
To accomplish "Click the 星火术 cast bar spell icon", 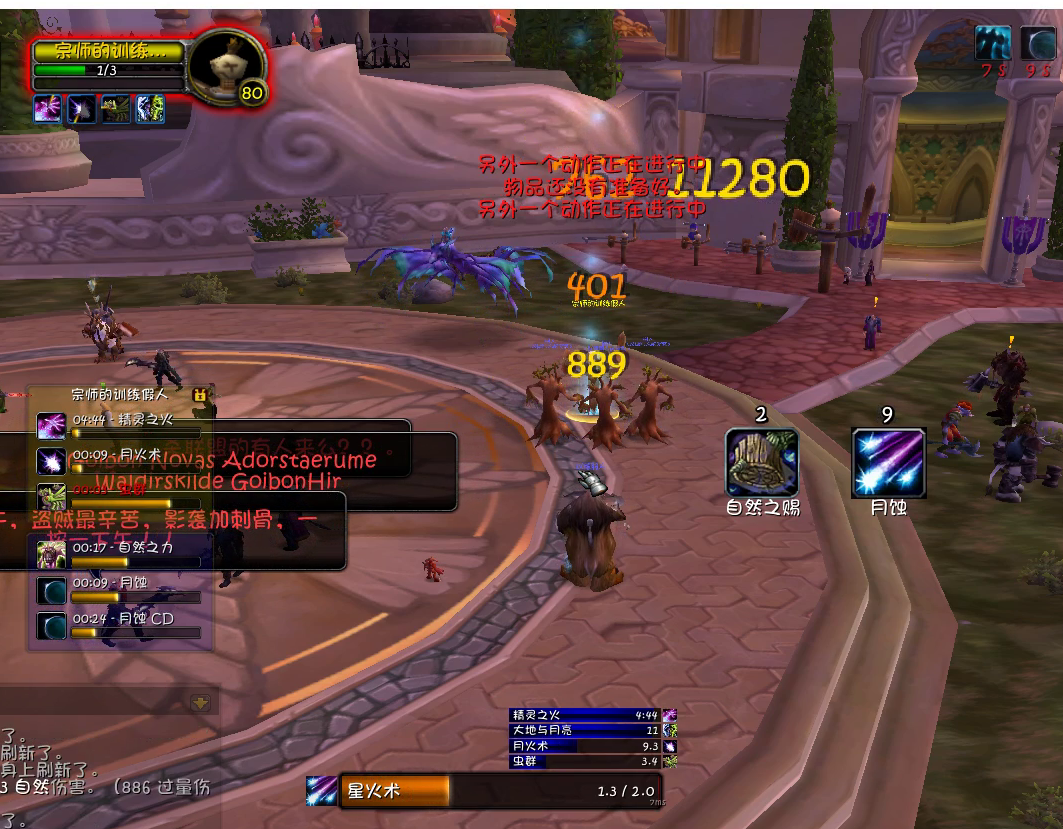I will (321, 790).
